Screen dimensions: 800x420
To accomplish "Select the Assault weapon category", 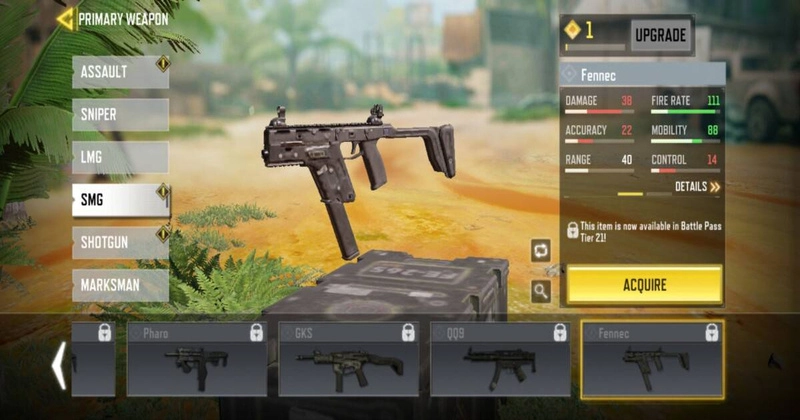I will click(x=120, y=72).
